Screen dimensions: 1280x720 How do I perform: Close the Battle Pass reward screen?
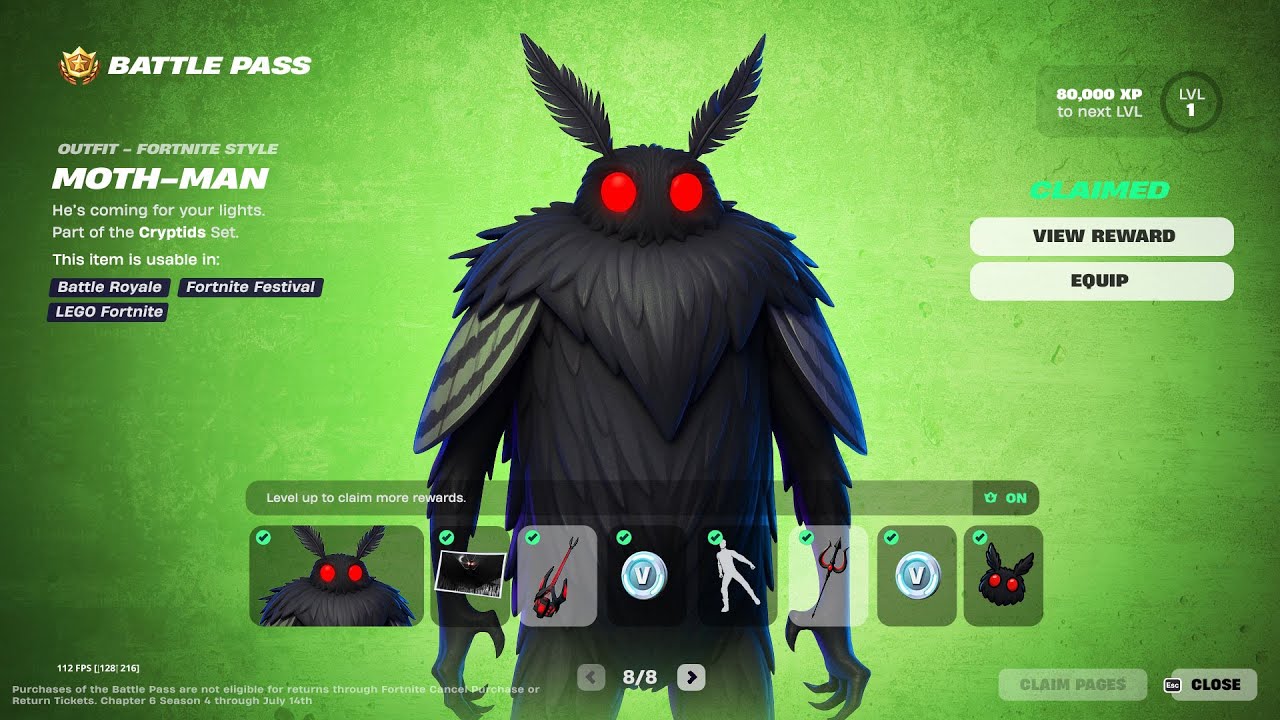tap(1214, 685)
